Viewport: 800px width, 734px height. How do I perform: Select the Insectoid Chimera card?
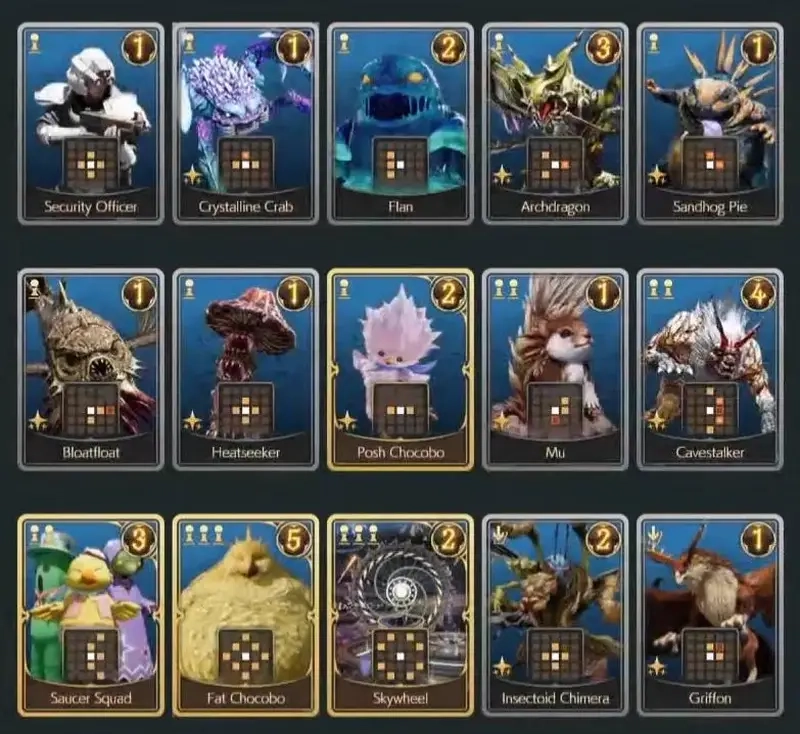555,615
